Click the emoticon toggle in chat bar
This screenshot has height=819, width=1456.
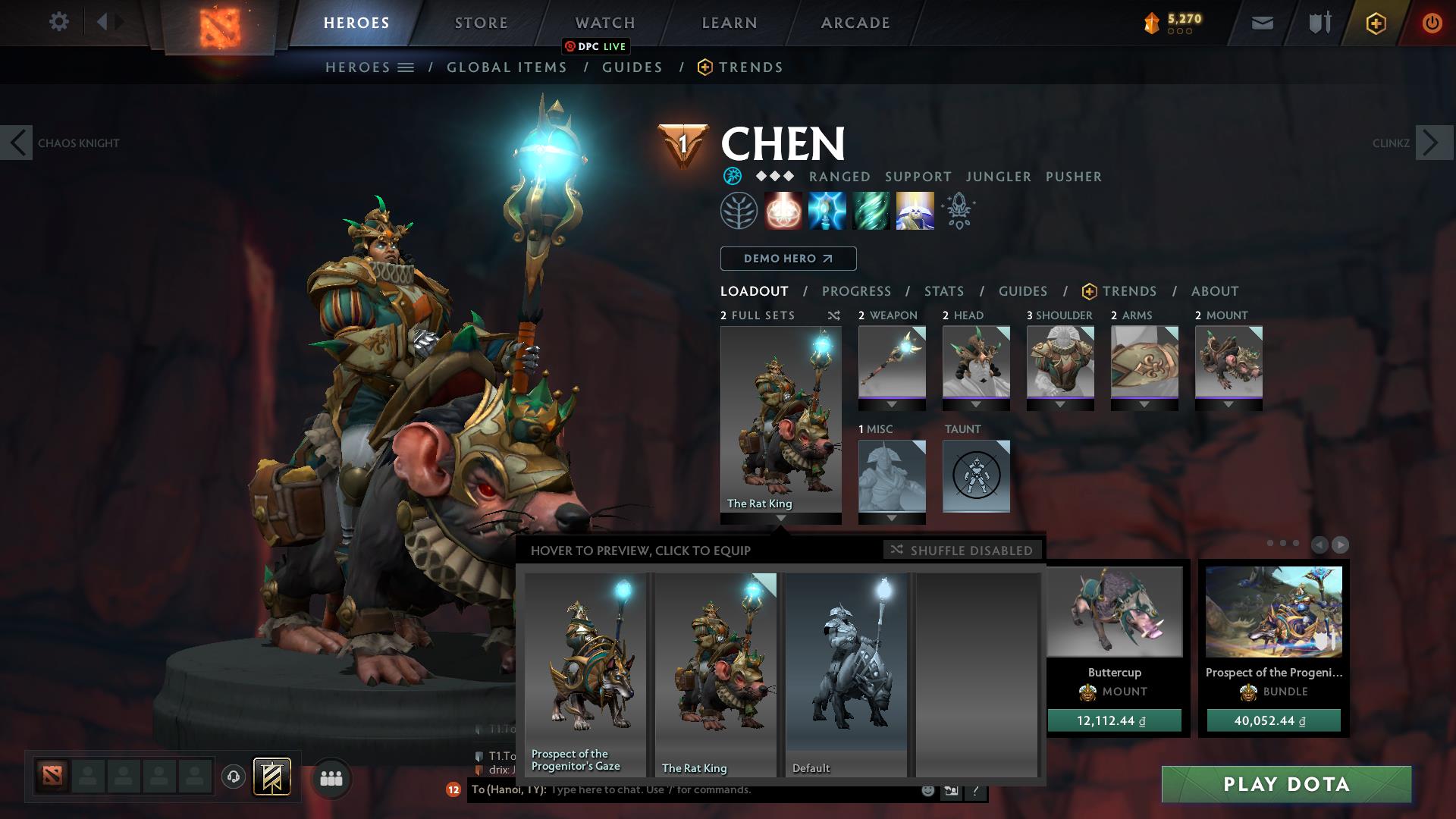pos(927,790)
